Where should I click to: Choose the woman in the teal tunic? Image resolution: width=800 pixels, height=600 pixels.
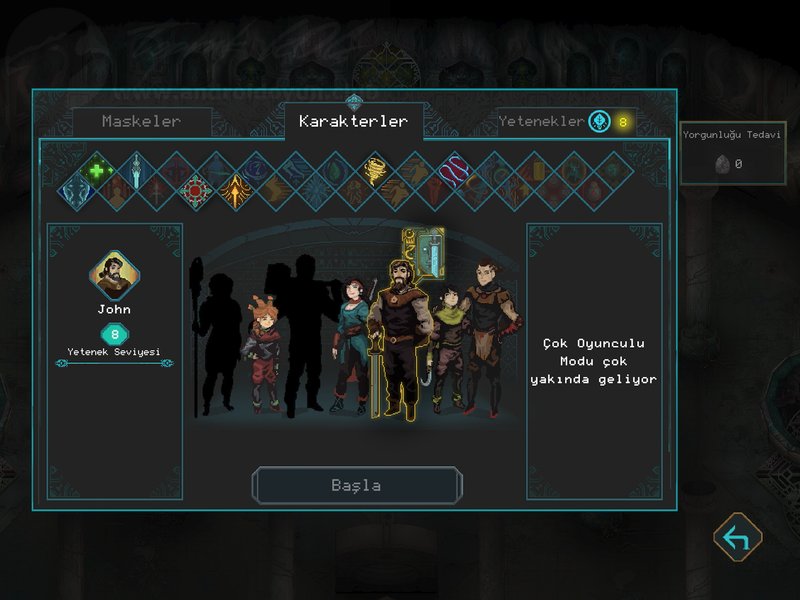click(351, 345)
